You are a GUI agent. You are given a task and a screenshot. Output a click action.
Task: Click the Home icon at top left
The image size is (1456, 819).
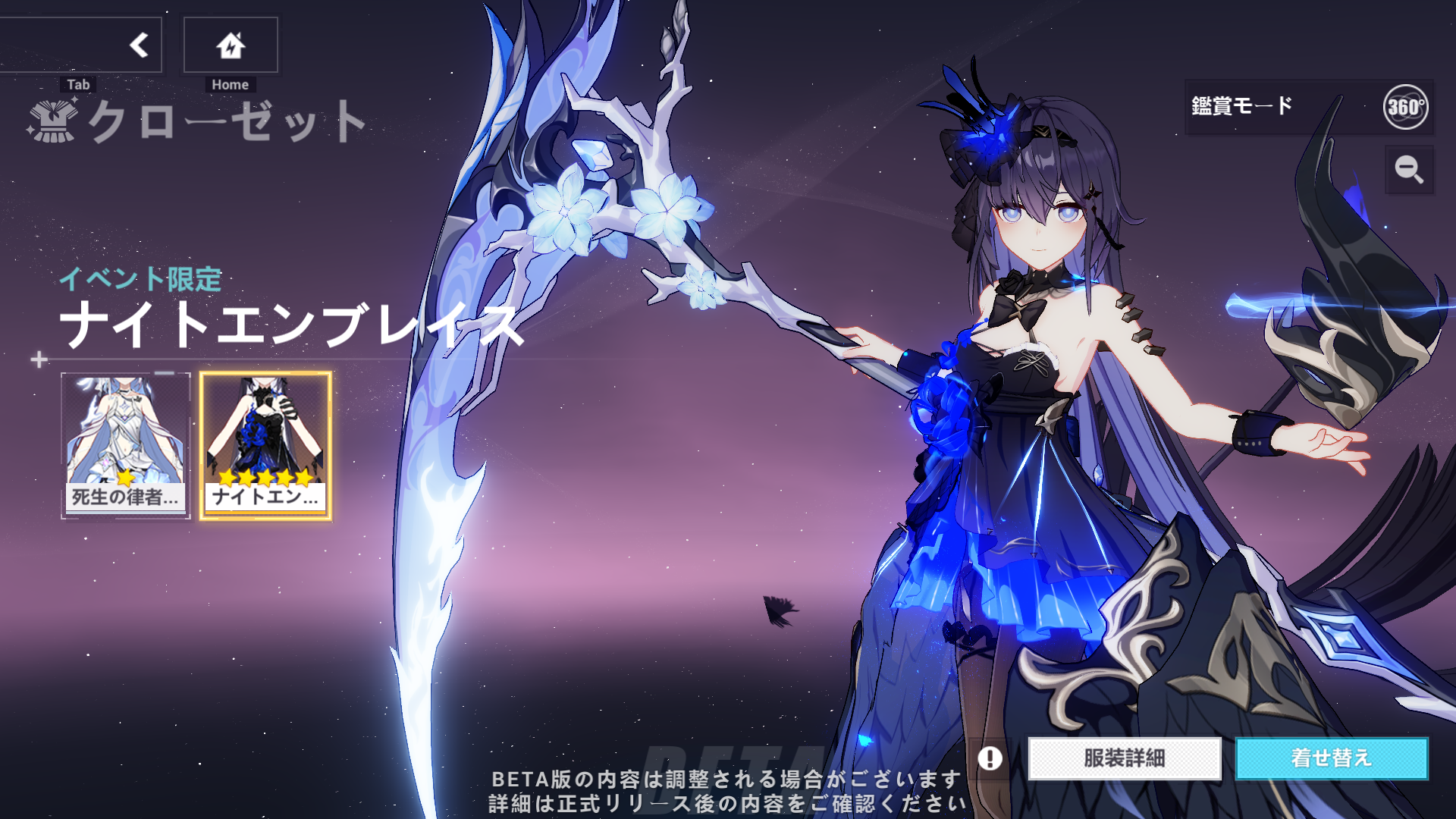(x=230, y=44)
